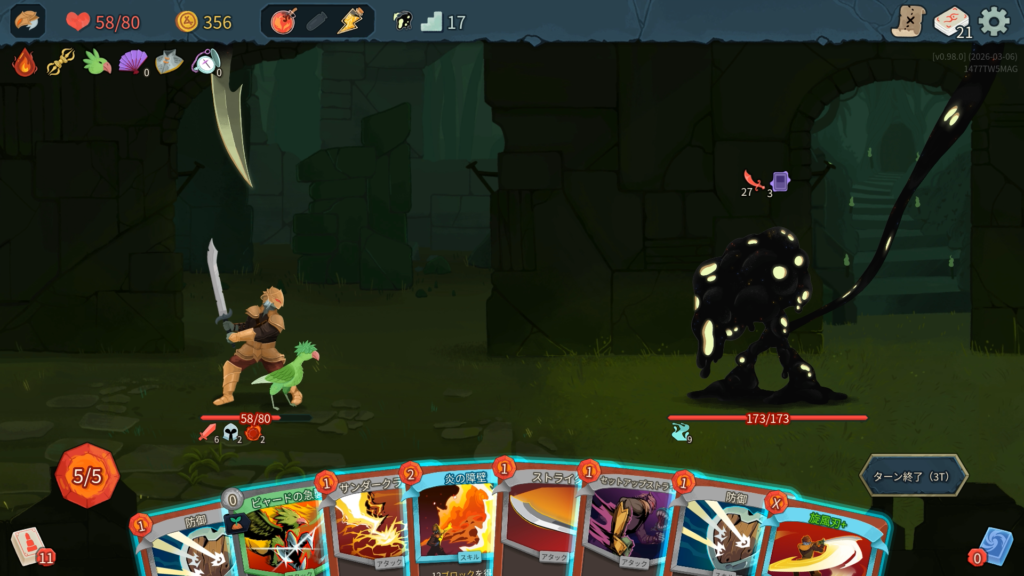Inspect the golden vajra relic
This screenshot has width=1024, height=576.
[x=61, y=63]
